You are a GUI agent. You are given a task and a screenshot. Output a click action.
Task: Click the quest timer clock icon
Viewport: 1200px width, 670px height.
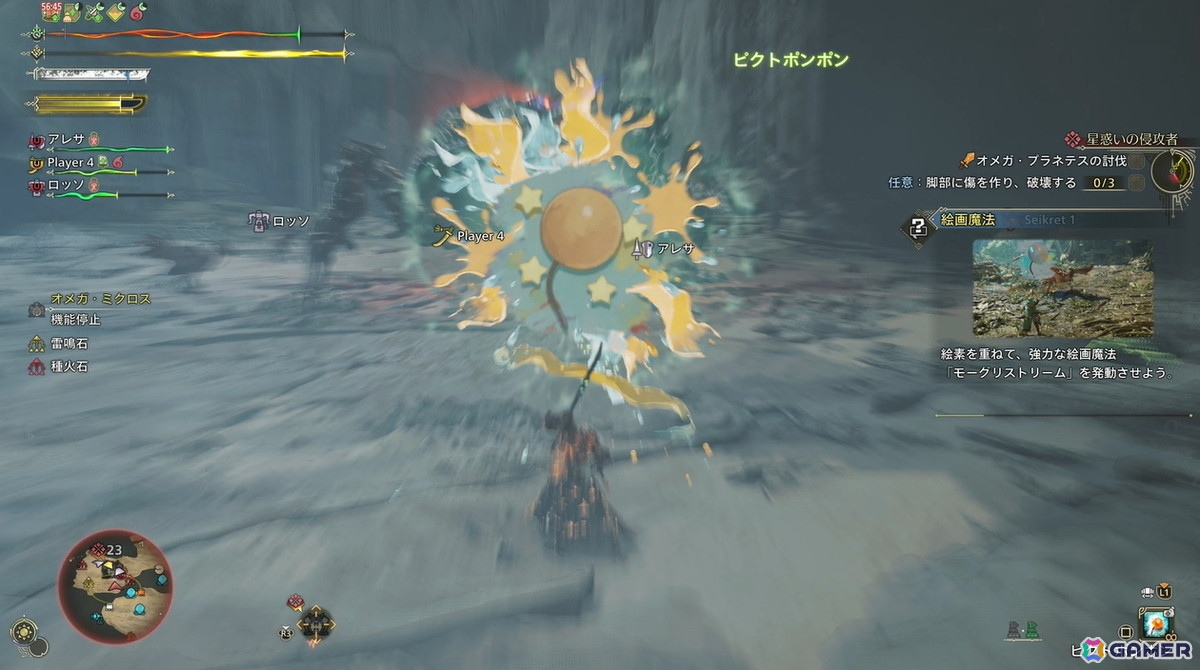pyautogui.click(x=1172, y=171)
